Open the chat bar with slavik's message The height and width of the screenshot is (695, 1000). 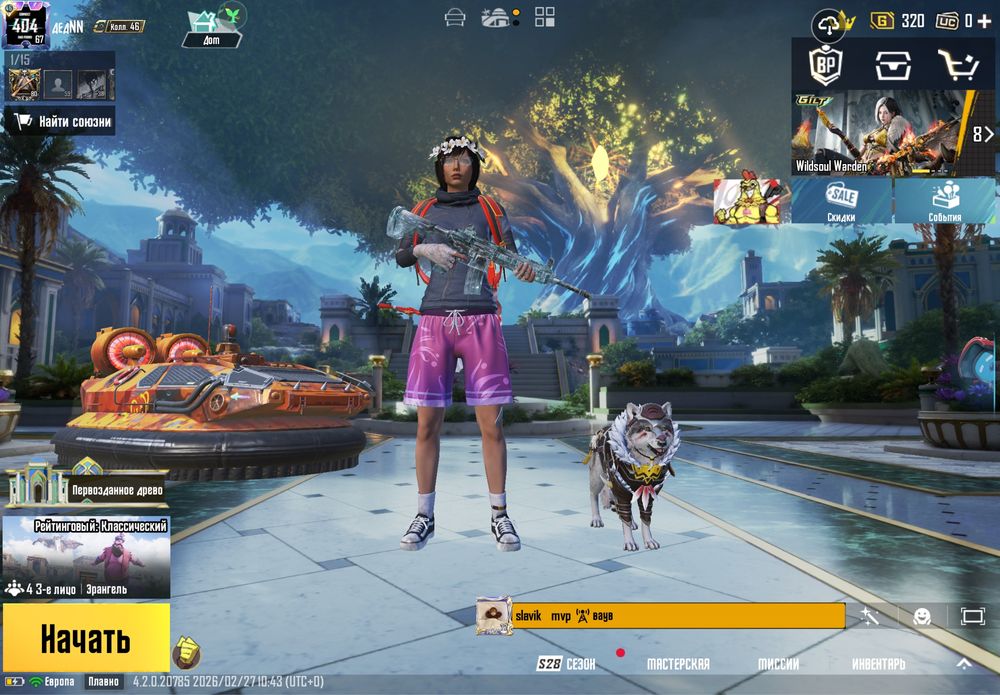[660, 616]
